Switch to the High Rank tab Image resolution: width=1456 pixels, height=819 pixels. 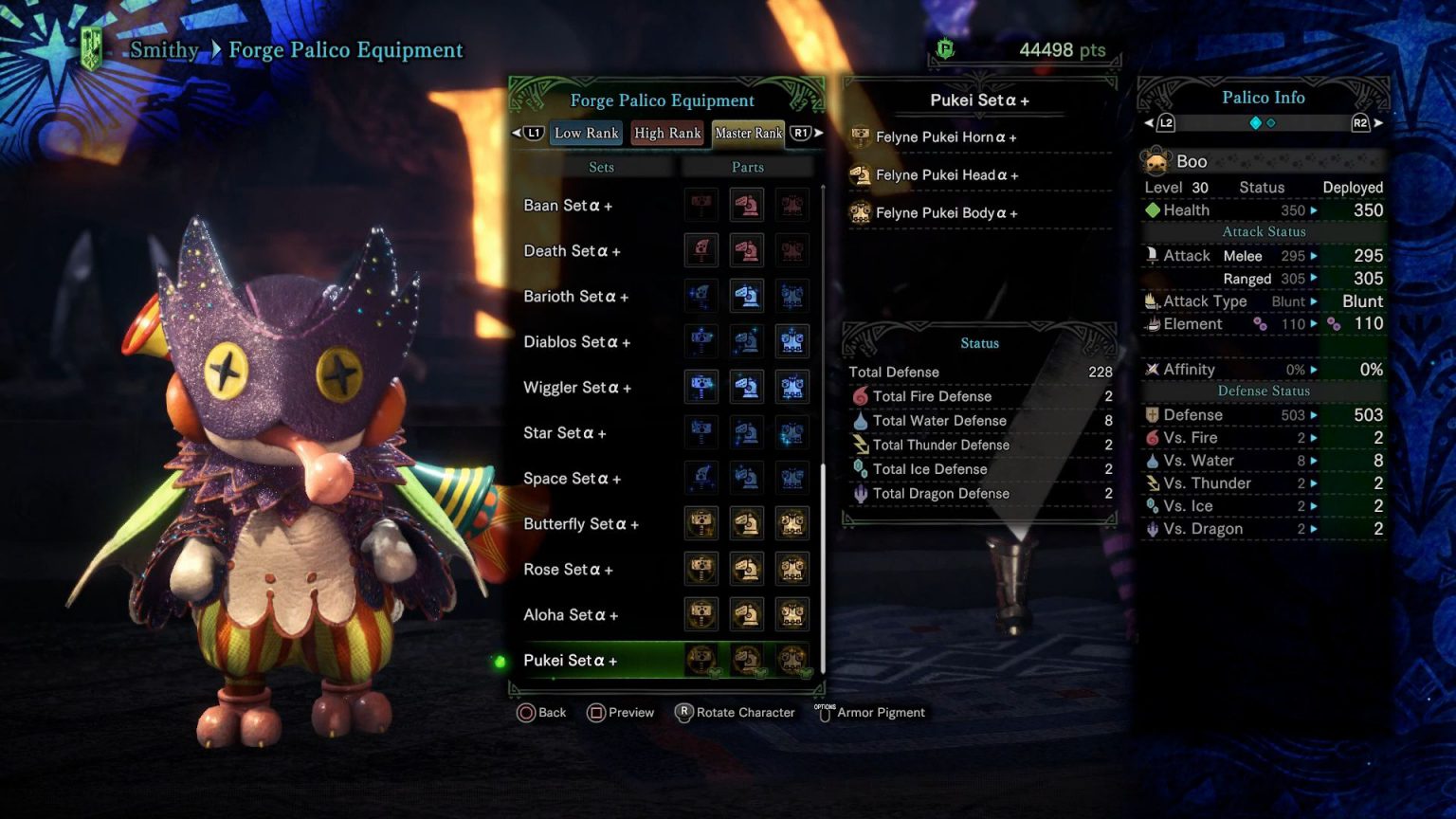667,134
